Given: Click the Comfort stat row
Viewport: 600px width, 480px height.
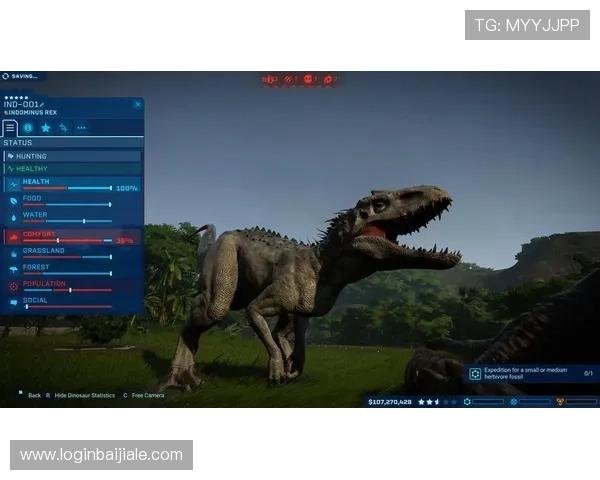Looking at the screenshot, I should (x=72, y=238).
